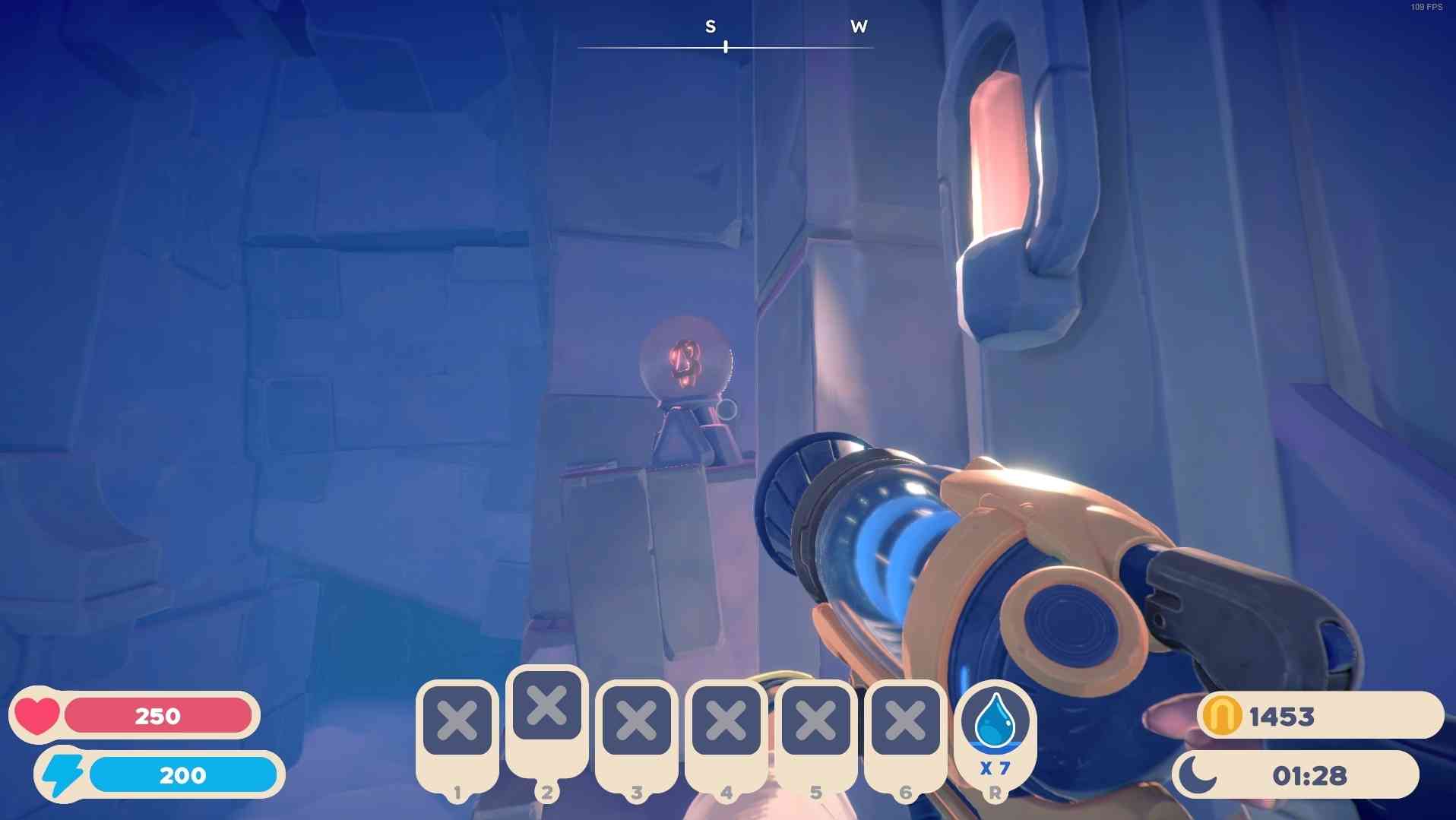Select the heart icon on the health bar

[39, 715]
